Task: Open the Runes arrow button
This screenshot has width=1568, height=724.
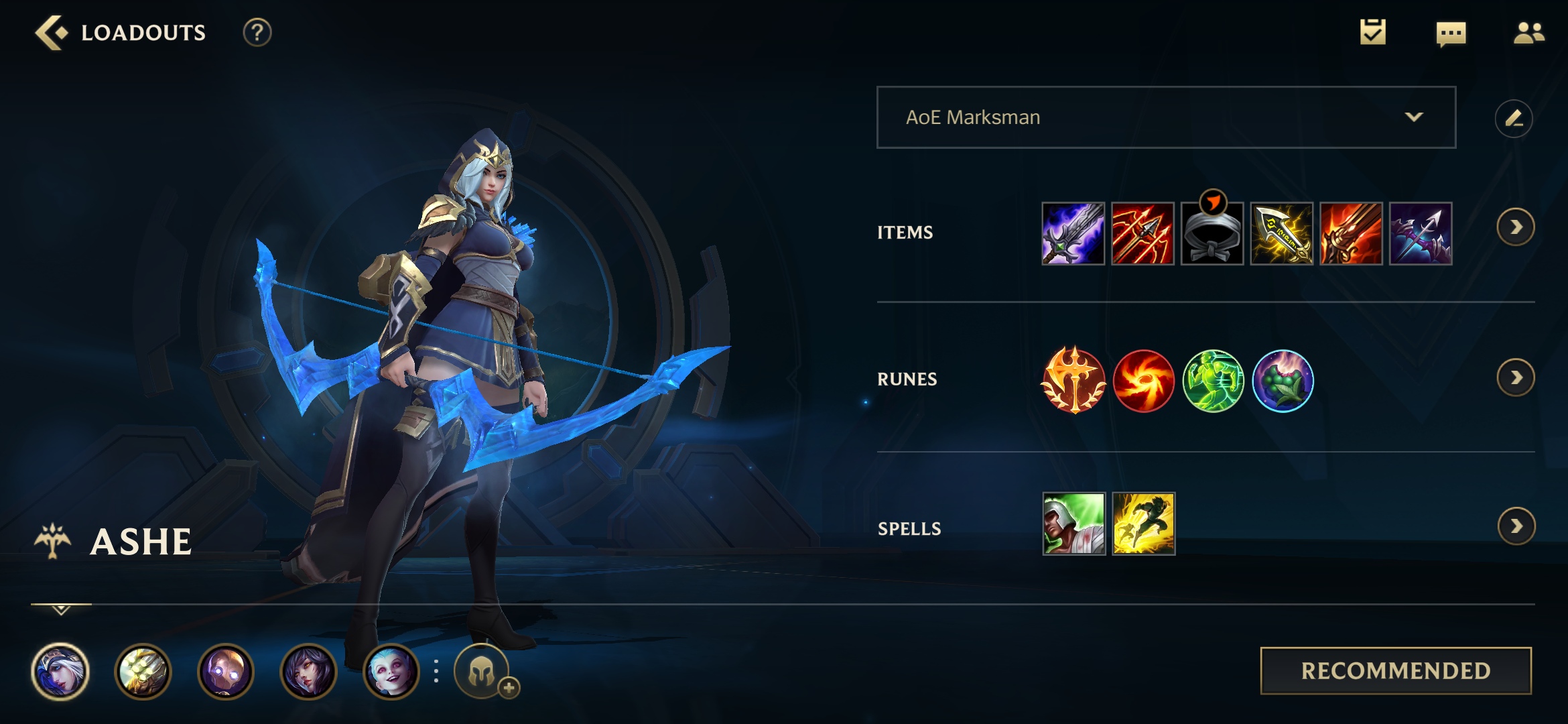Action: pos(1515,378)
